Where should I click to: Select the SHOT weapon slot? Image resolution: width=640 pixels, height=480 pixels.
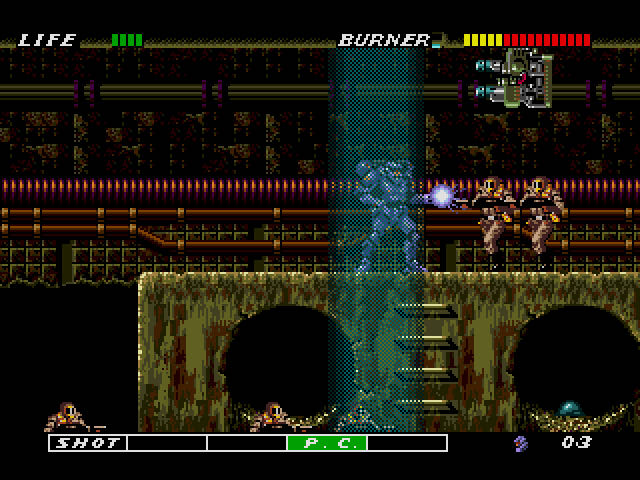click(x=88, y=443)
